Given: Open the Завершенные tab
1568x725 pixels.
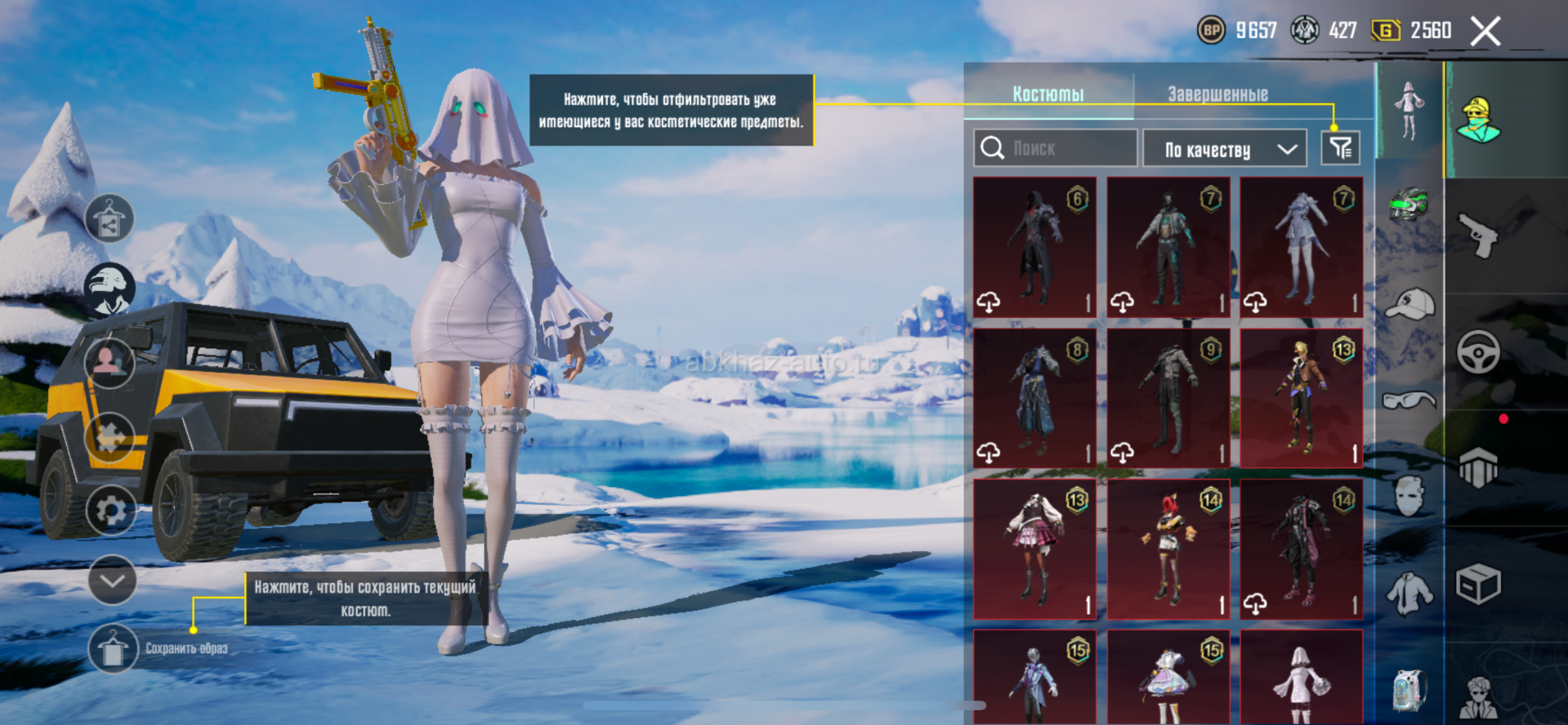Looking at the screenshot, I should tap(1217, 94).
